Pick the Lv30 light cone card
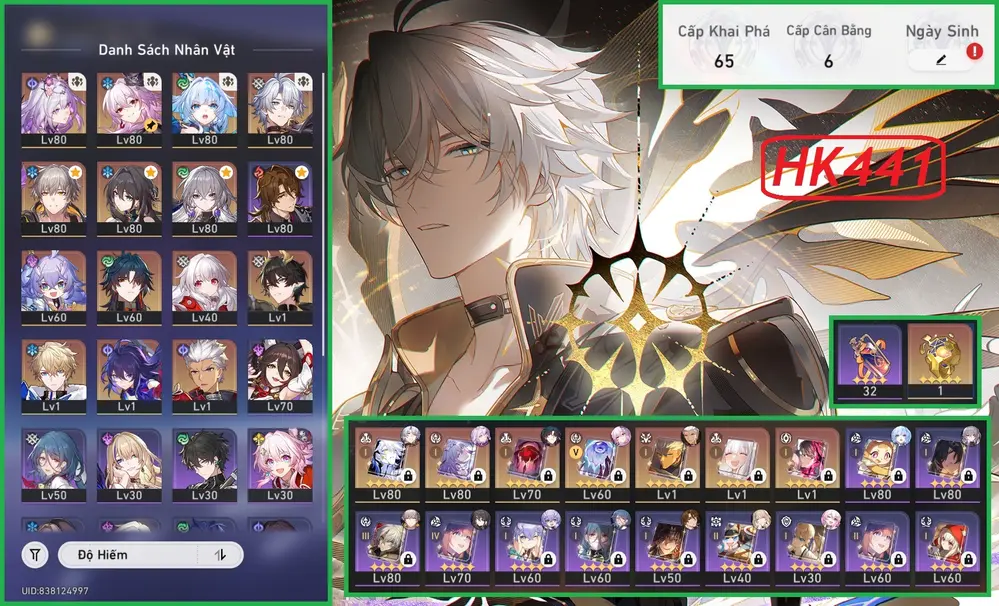The height and width of the screenshot is (606, 999). click(808, 549)
